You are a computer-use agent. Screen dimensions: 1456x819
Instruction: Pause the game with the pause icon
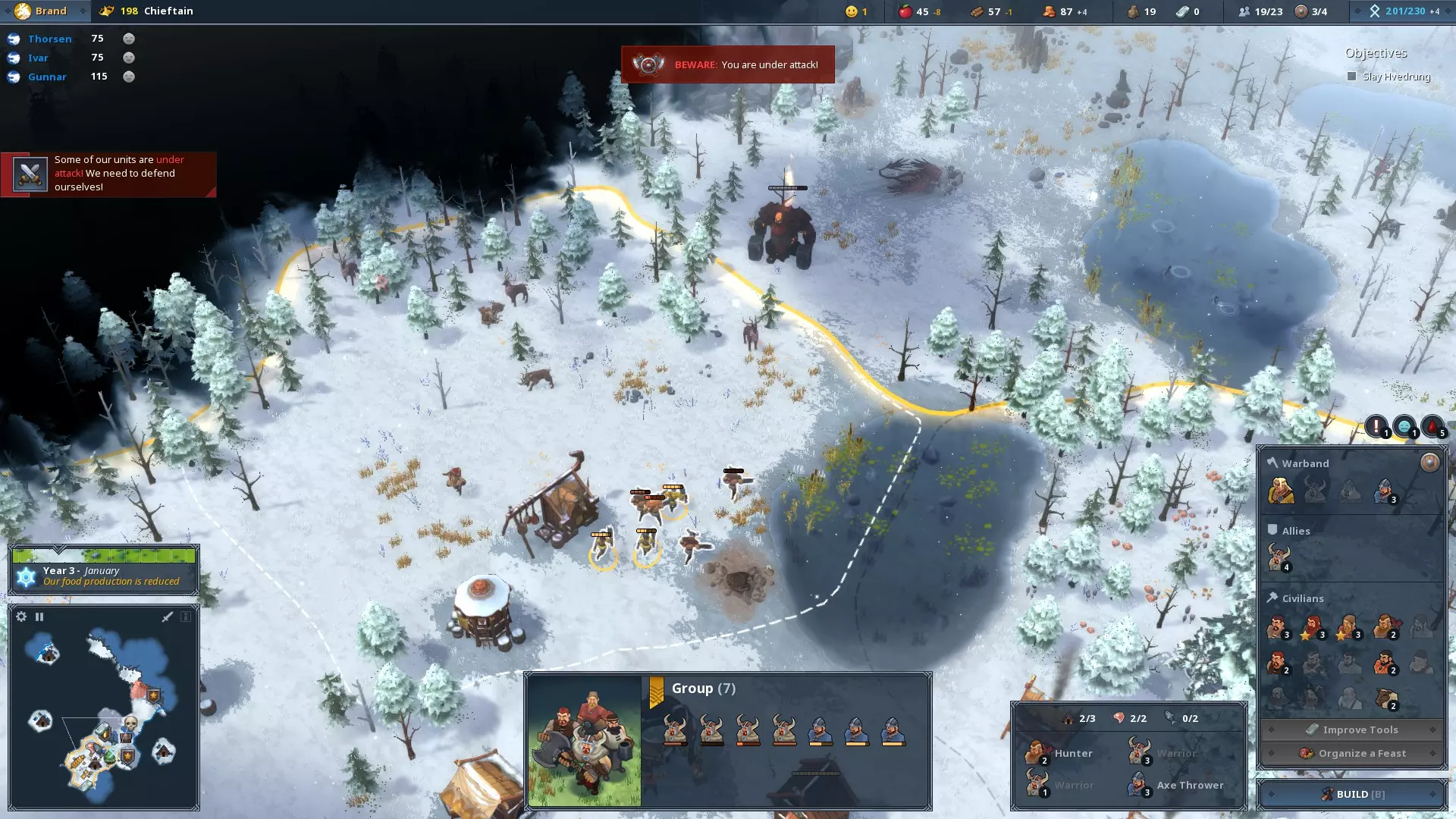pos(39,617)
